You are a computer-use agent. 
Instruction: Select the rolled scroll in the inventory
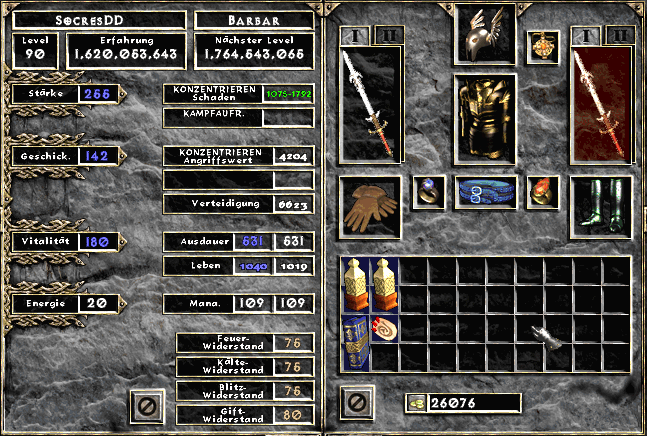point(385,328)
